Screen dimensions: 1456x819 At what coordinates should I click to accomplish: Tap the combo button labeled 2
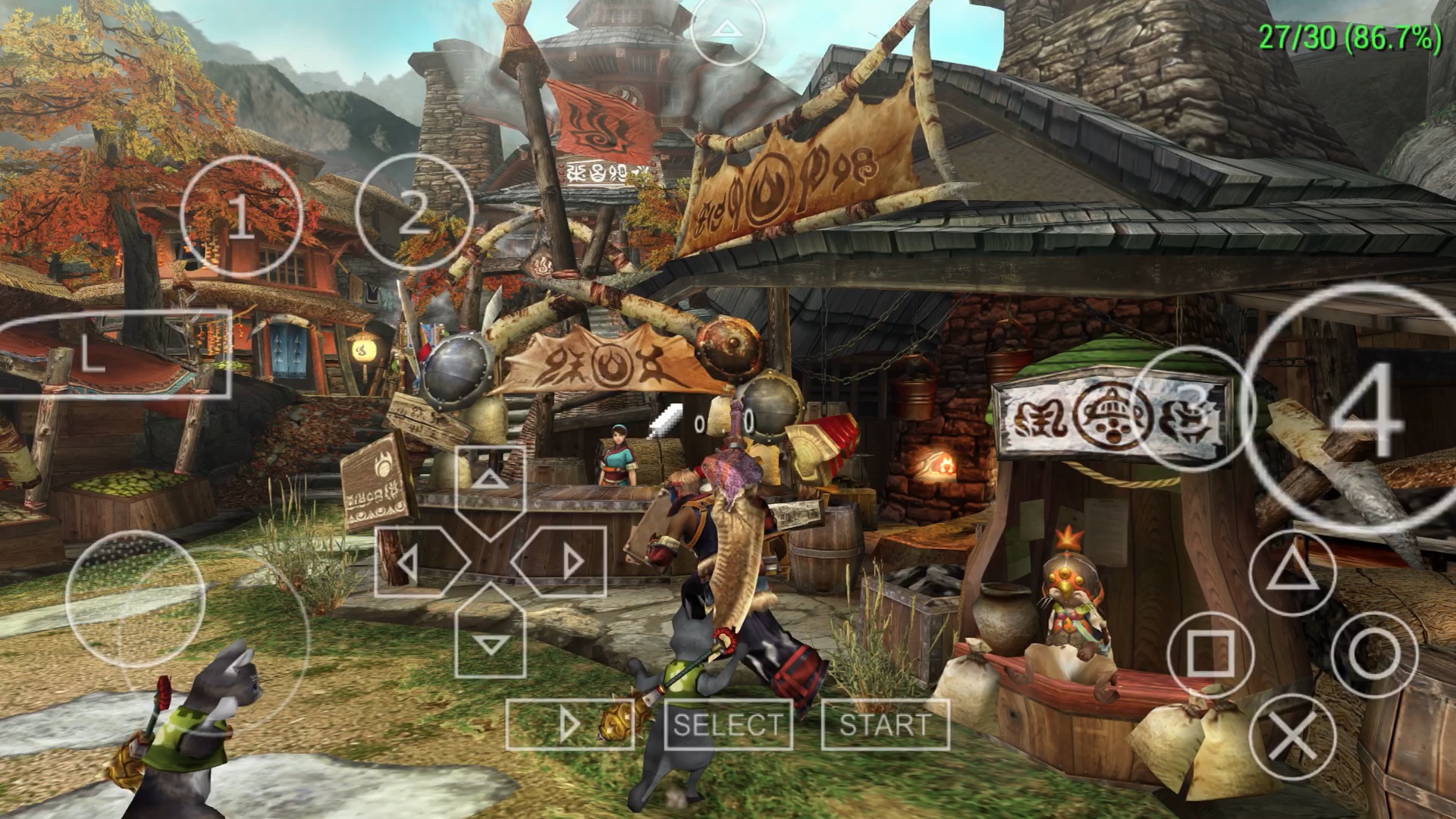[x=413, y=212]
